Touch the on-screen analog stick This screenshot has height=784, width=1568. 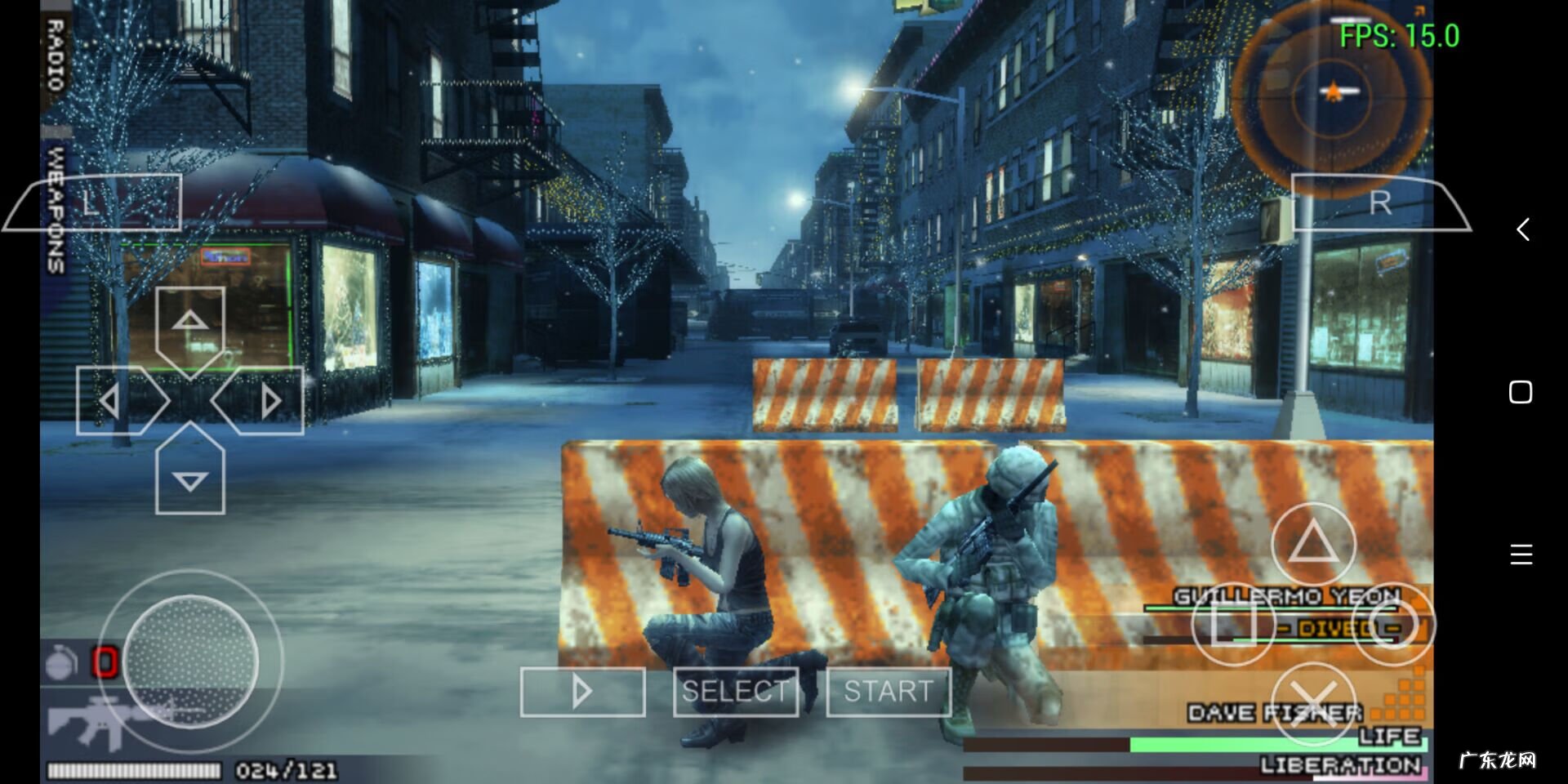coord(190,661)
